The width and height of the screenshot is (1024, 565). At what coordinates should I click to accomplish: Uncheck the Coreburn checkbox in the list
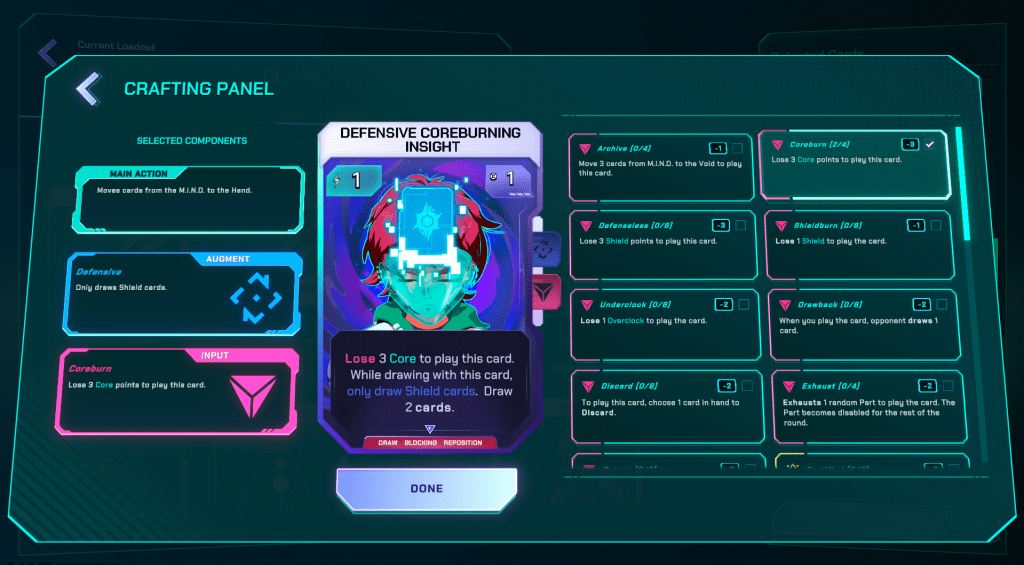tap(931, 145)
